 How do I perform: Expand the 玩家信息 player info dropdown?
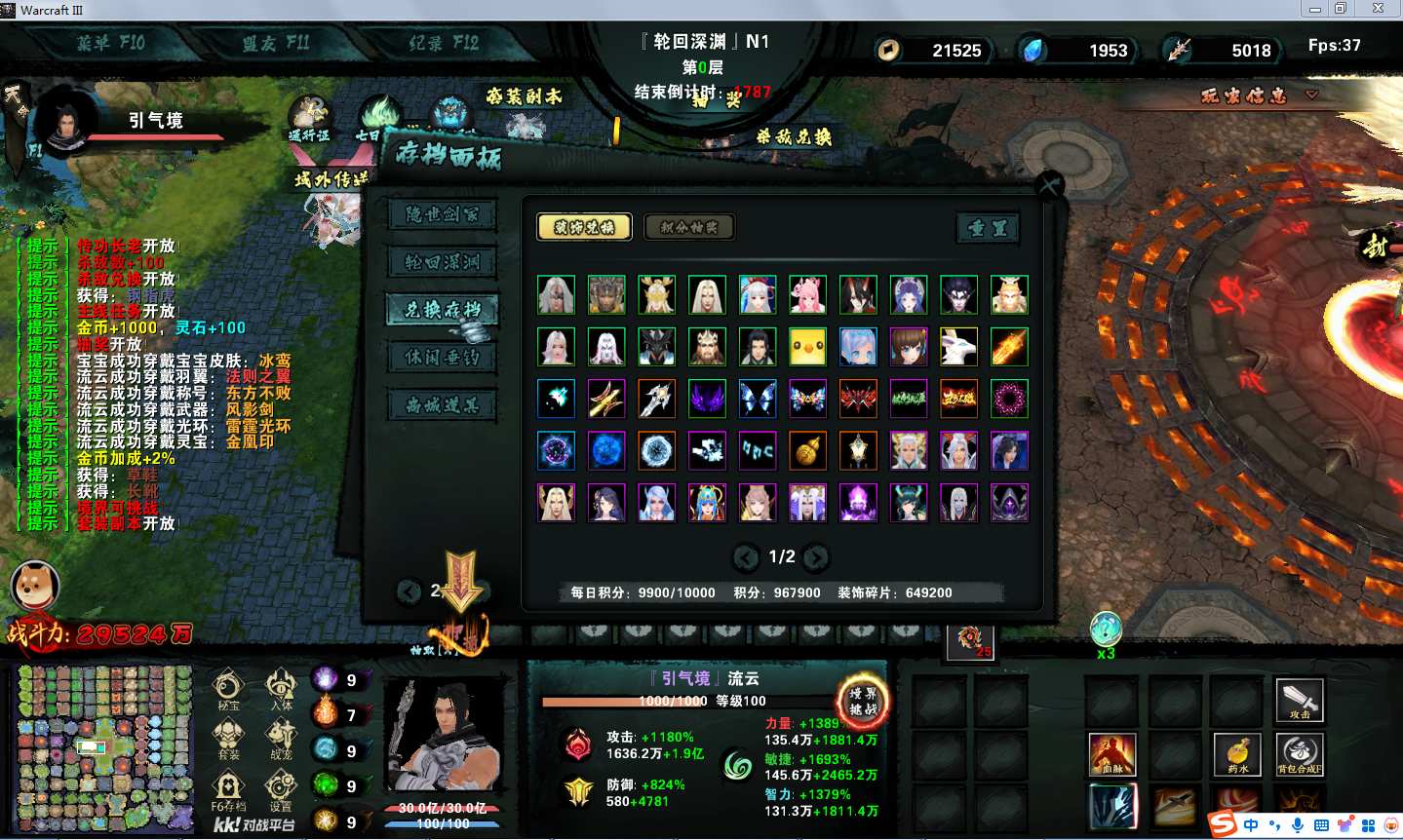click(x=1311, y=95)
